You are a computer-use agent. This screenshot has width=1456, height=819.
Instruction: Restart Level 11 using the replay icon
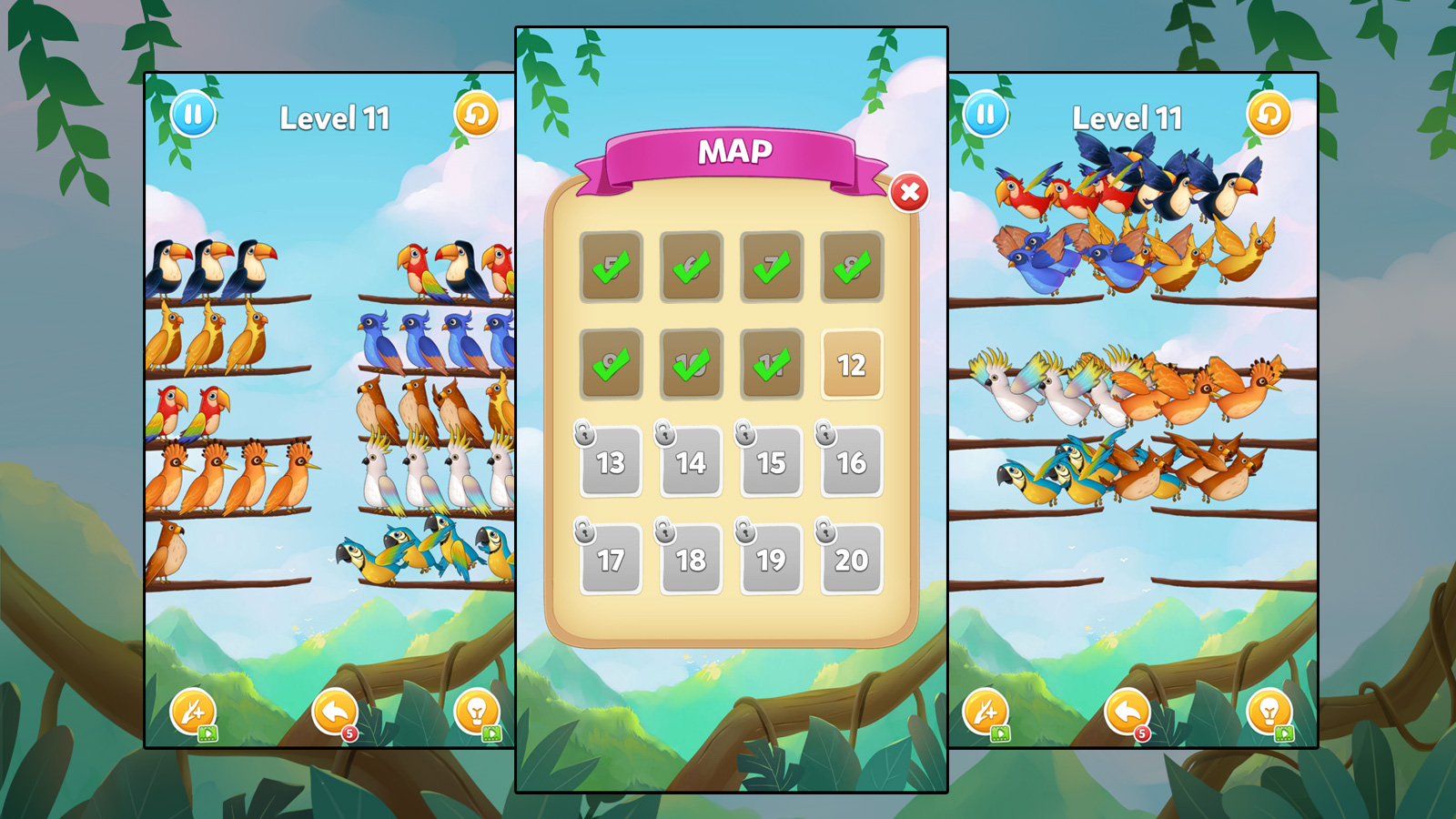(x=475, y=116)
